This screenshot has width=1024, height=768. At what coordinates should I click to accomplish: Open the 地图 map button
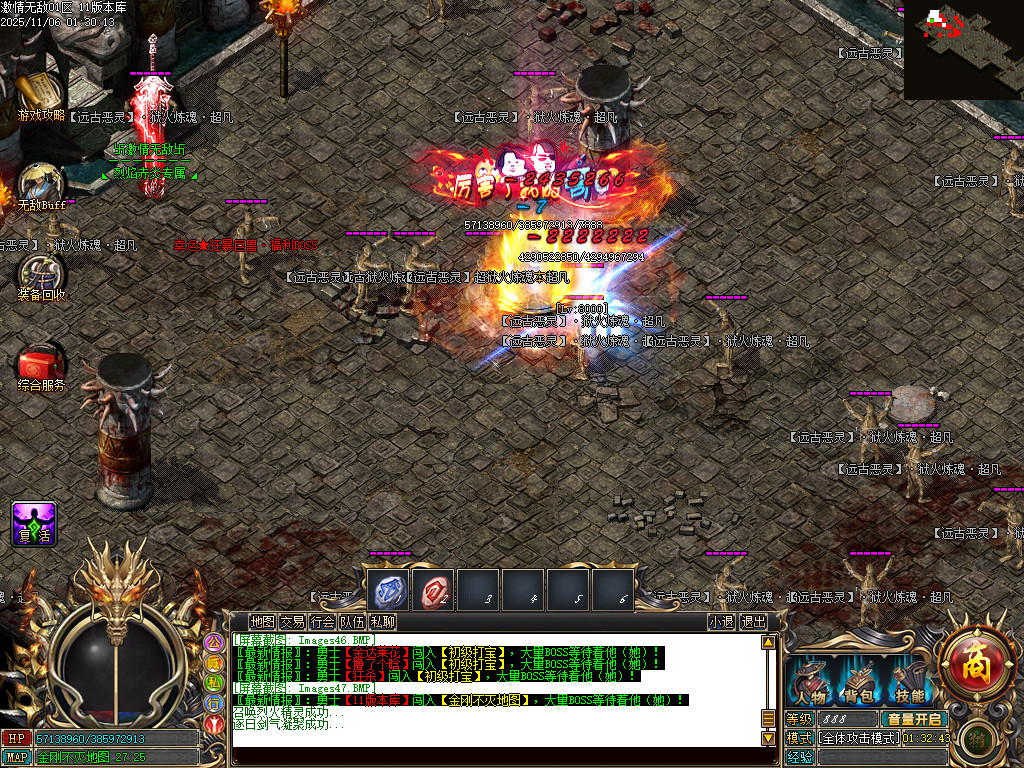click(x=262, y=622)
